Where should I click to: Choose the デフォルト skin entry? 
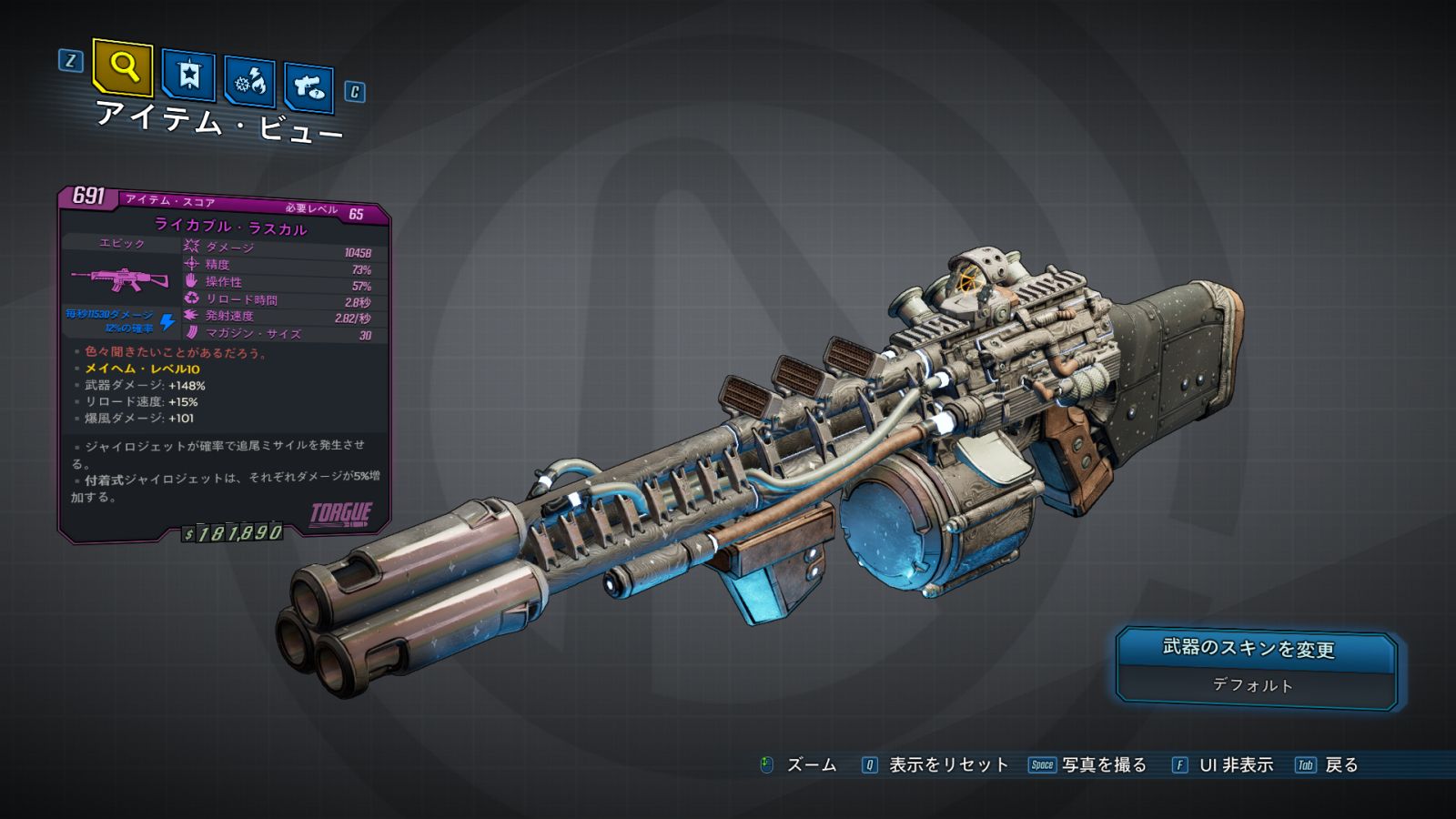coord(1252,685)
